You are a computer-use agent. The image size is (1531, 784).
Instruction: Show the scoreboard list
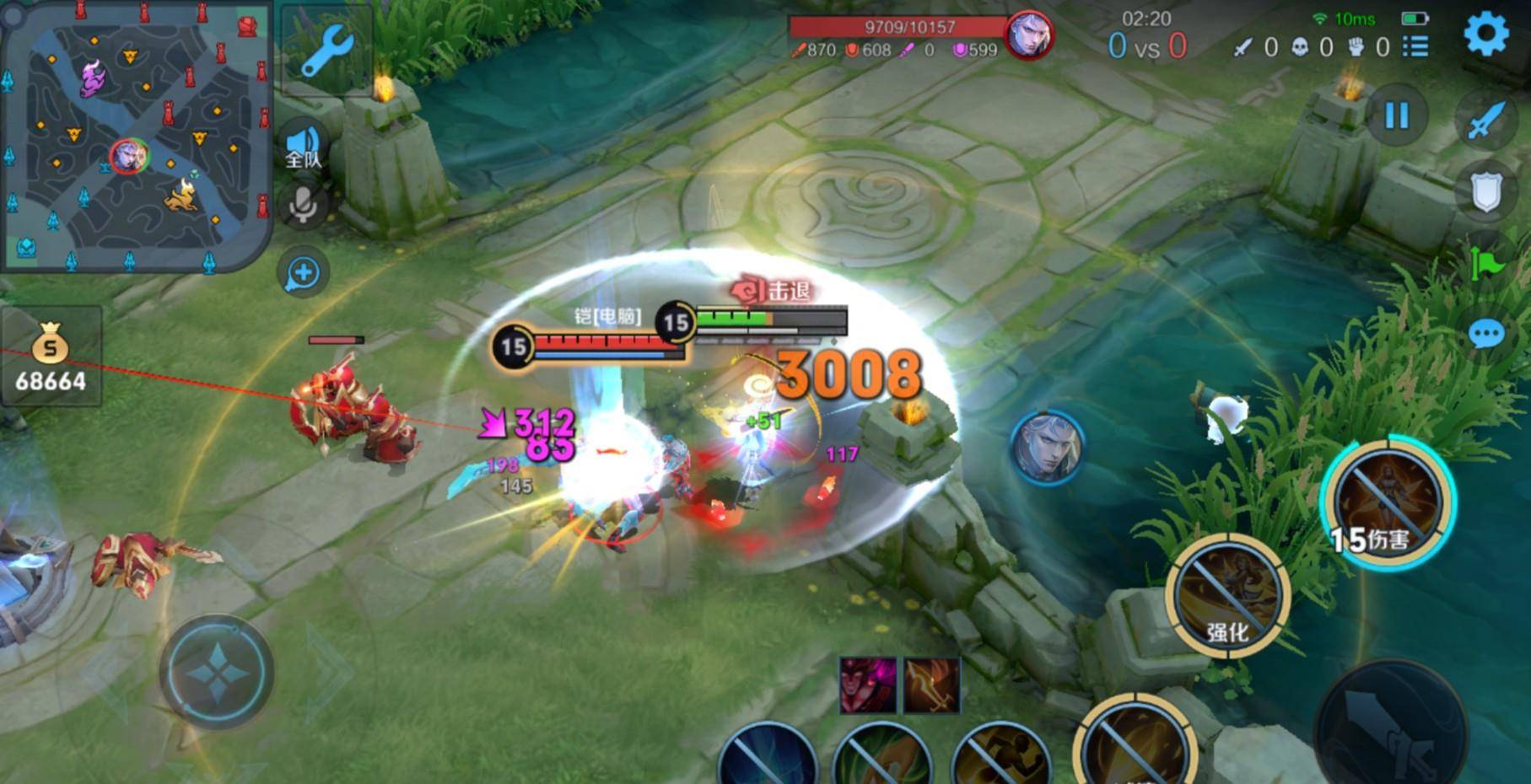click(x=1415, y=47)
